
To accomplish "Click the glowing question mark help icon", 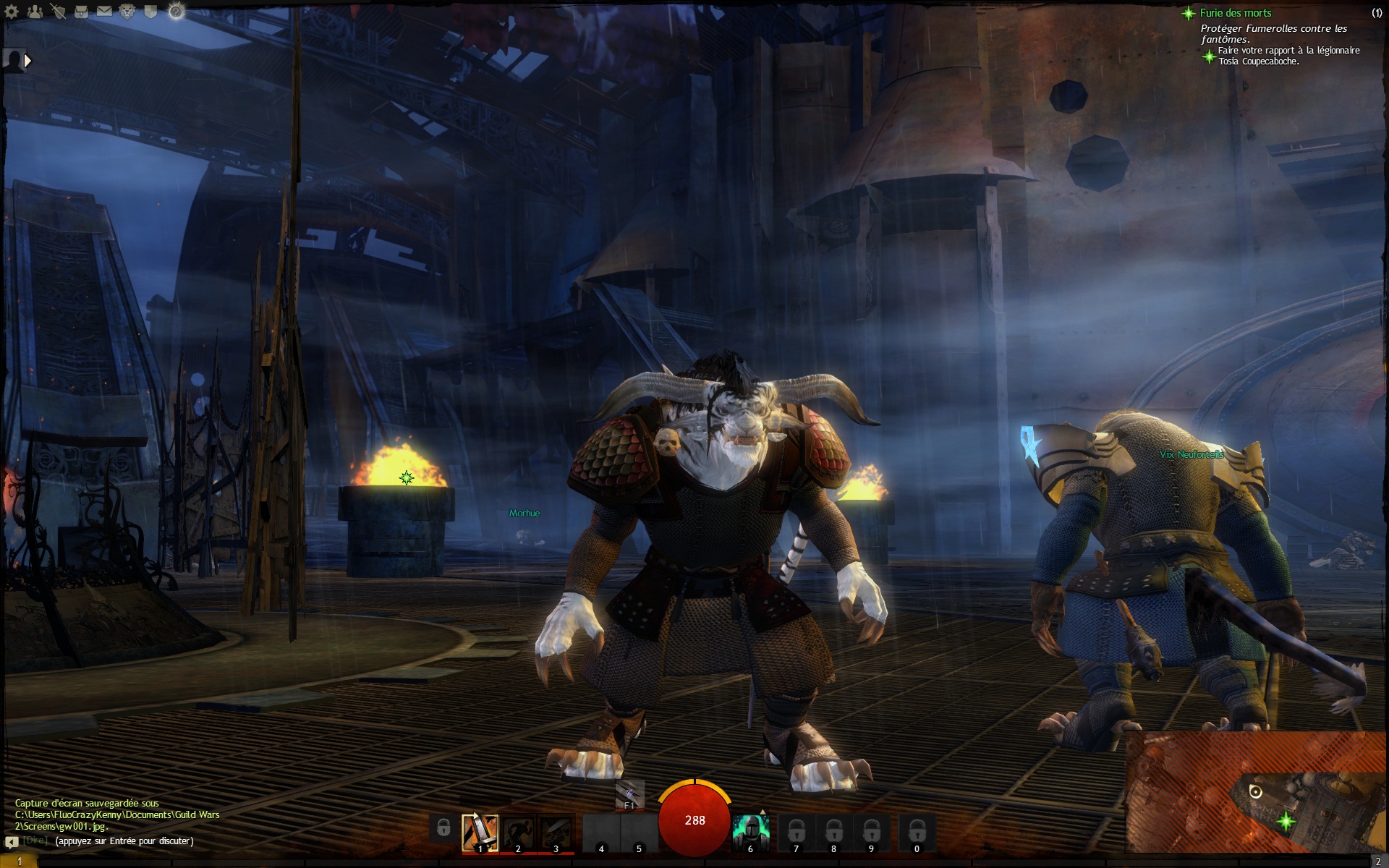I will click(176, 12).
